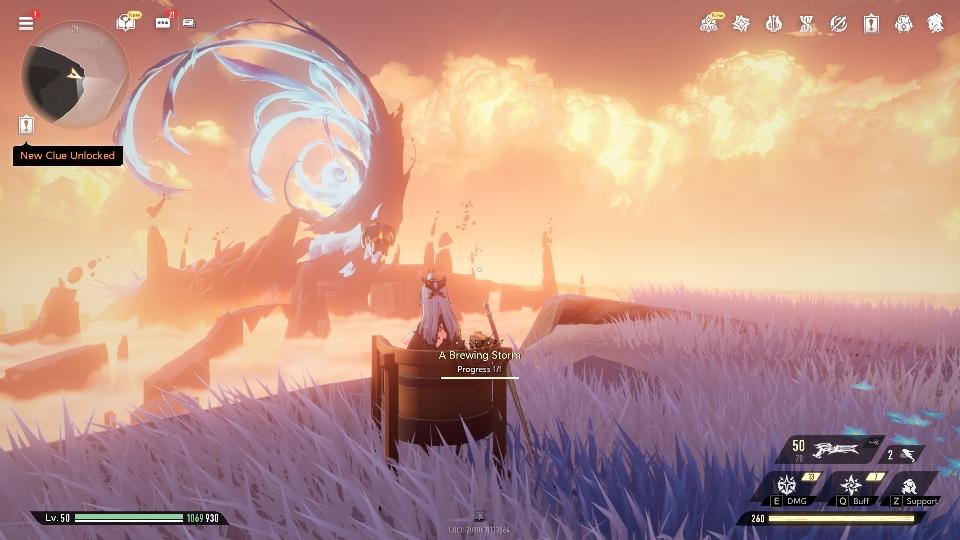Image resolution: width=960 pixels, height=540 pixels.
Task: Open the chat speech bubble icon
Action: [x=189, y=23]
